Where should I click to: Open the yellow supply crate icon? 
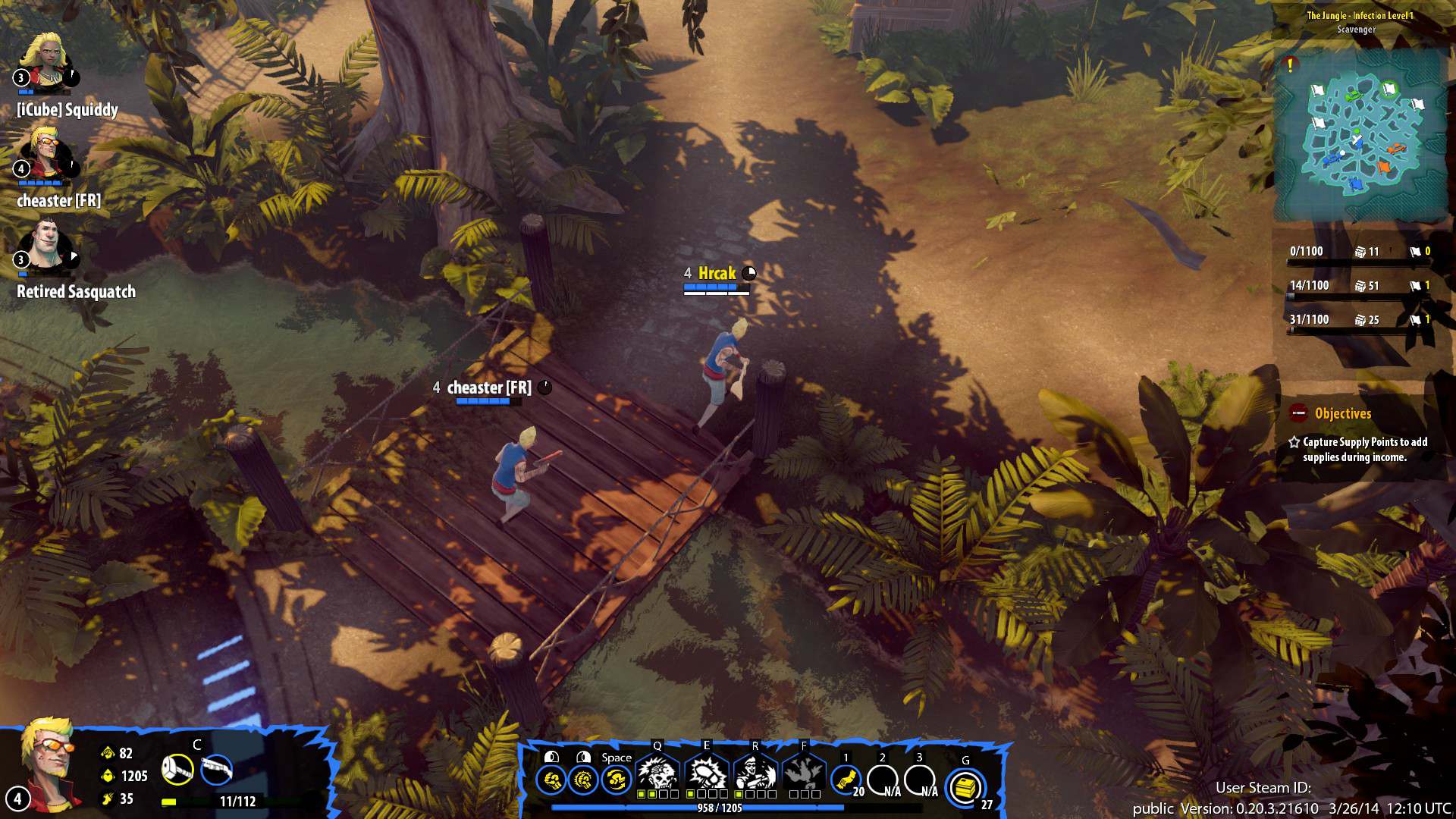pyautogui.click(x=965, y=787)
